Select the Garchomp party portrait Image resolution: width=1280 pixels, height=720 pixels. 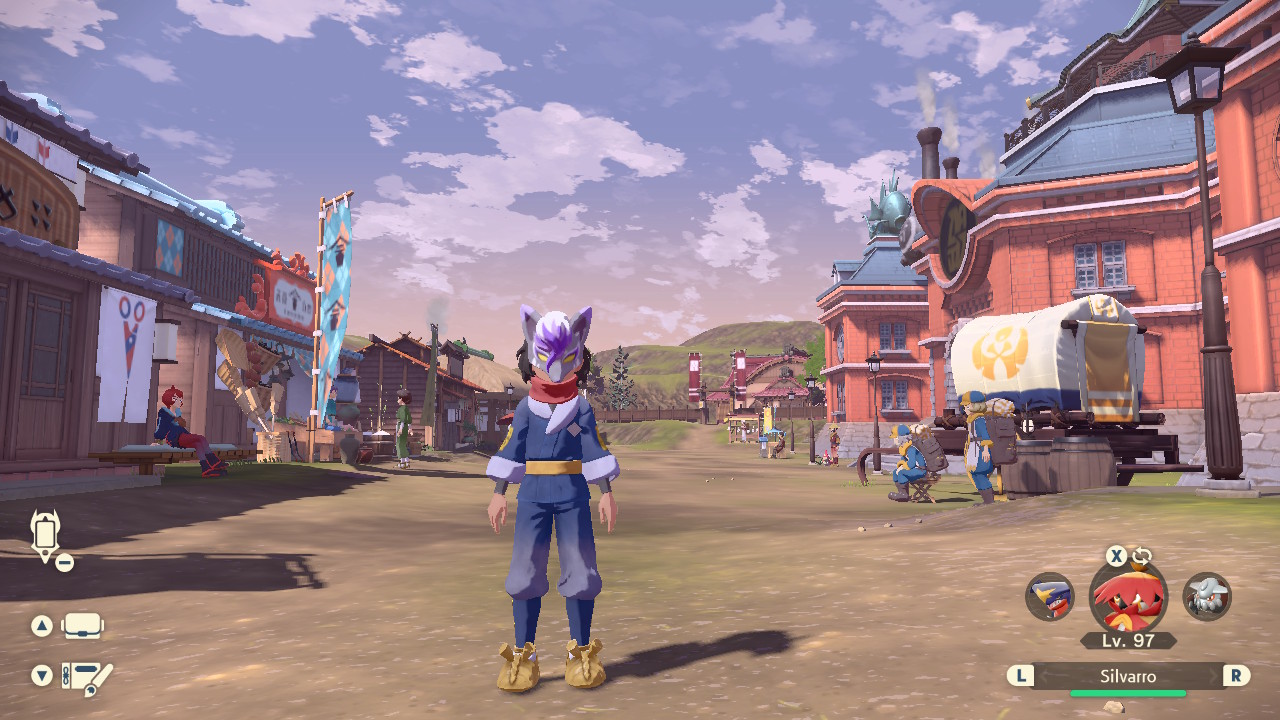coord(1050,597)
